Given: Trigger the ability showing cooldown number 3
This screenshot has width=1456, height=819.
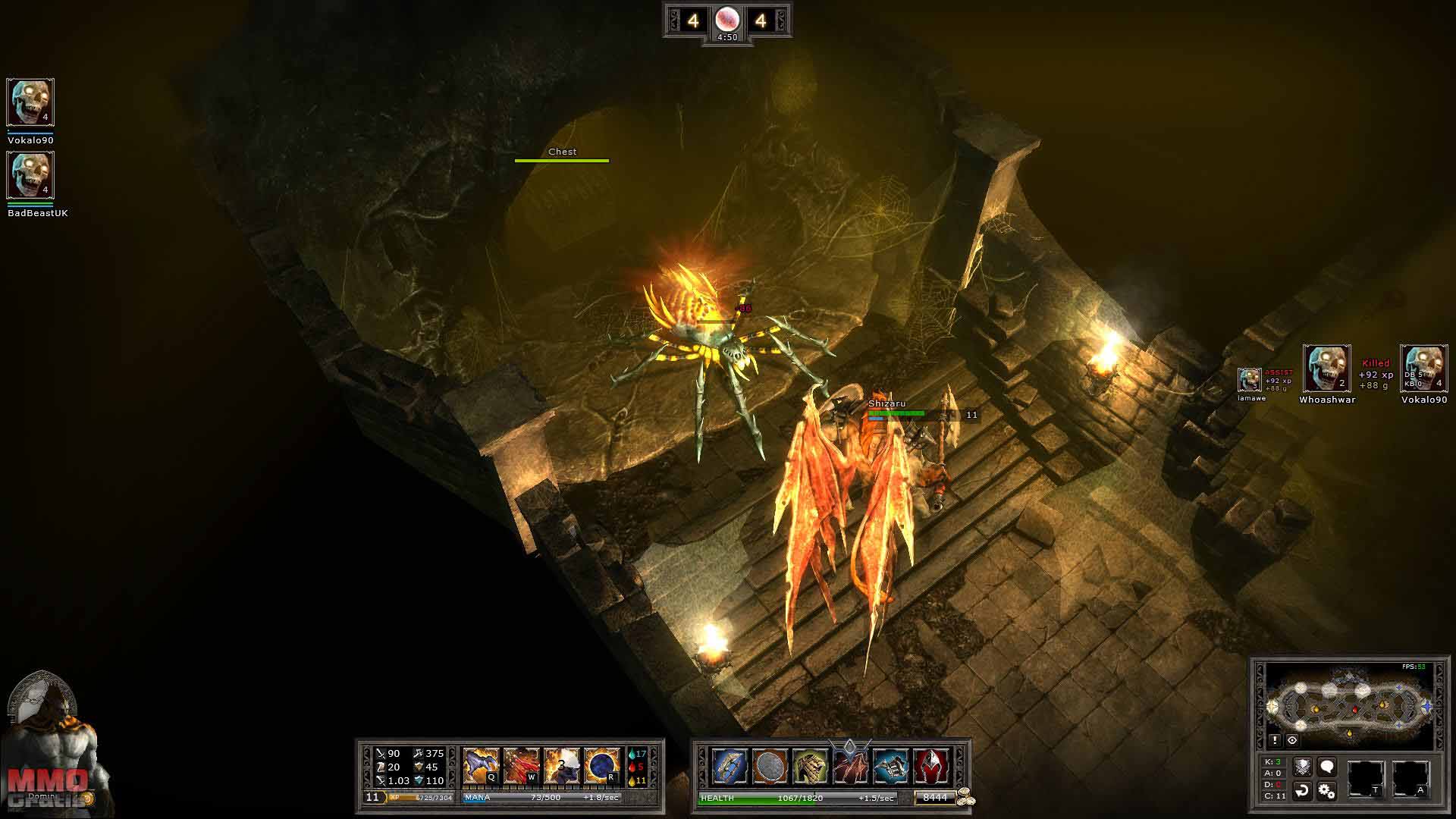Looking at the screenshot, I should click(562, 766).
